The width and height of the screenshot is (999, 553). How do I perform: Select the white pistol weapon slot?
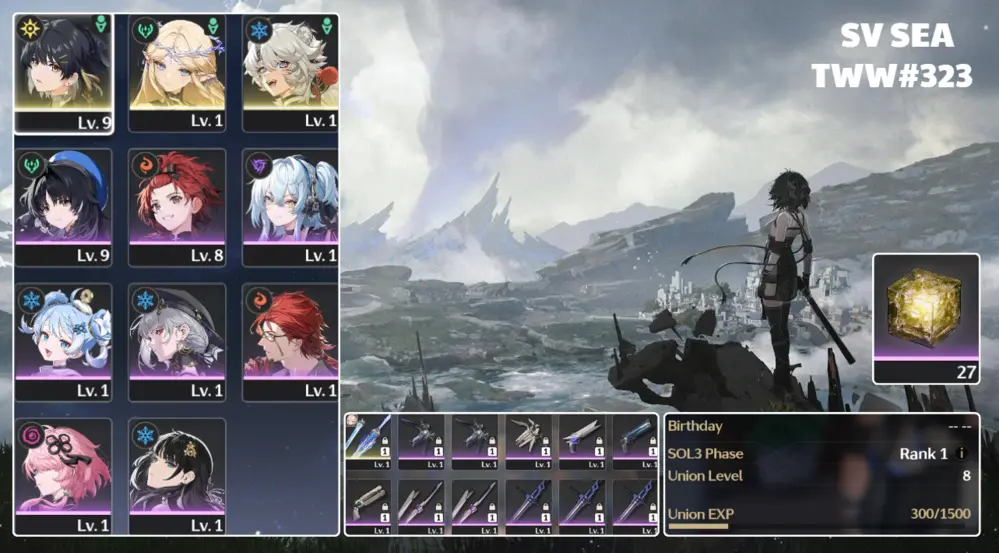pos(583,437)
